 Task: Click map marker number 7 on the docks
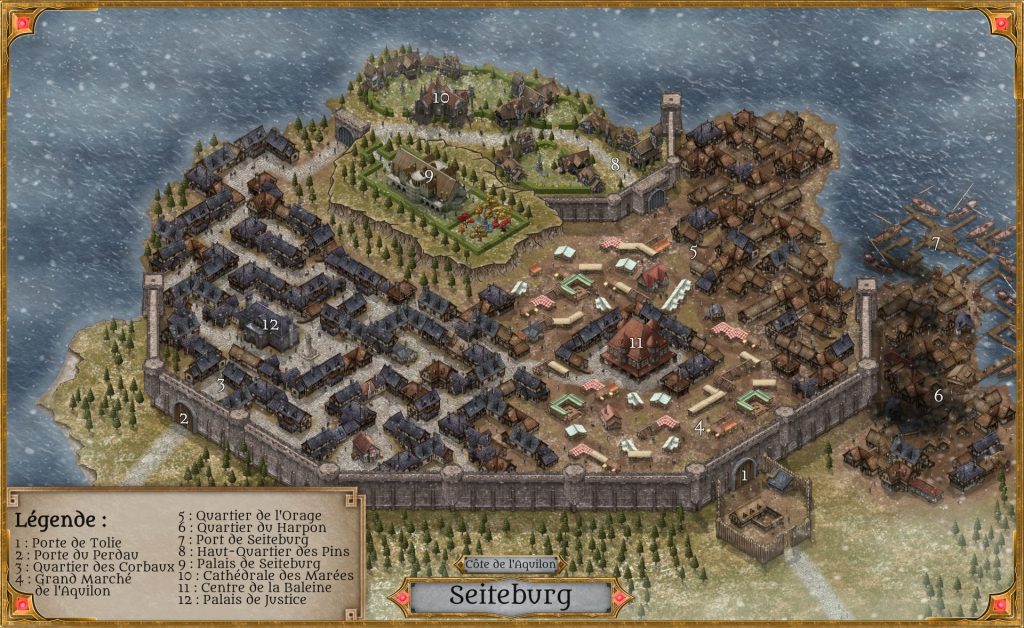coord(936,243)
